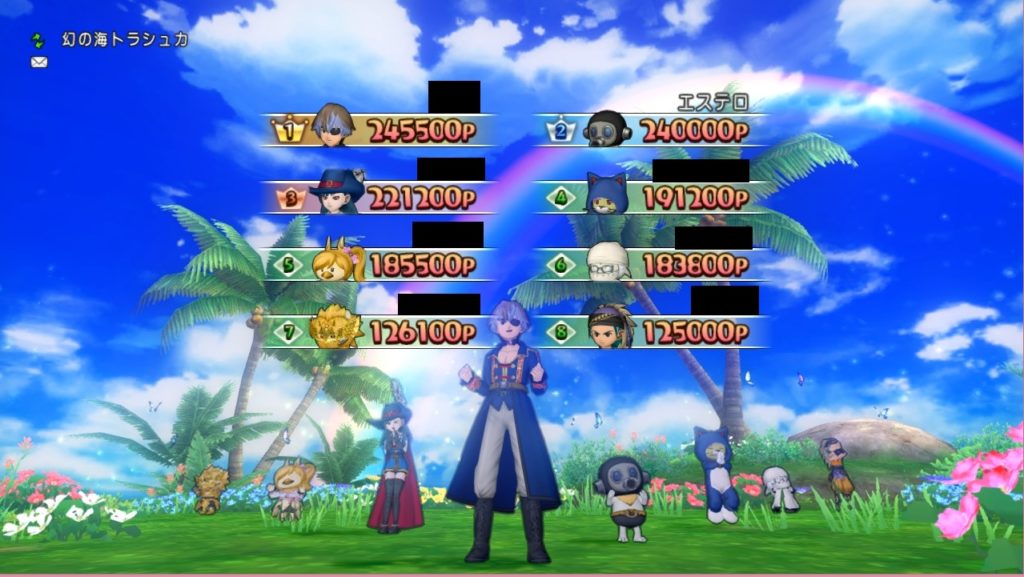Click the green arrows icon beside the location name

(39, 40)
